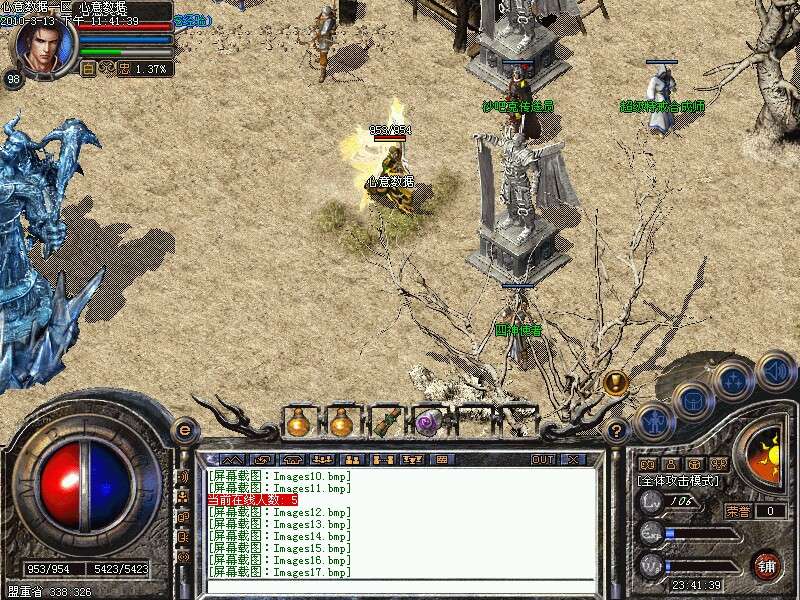Image resolution: width=800 pixels, height=600 pixels.
Task: Click the yellow question mark help button
Action: pyautogui.click(x=617, y=431)
